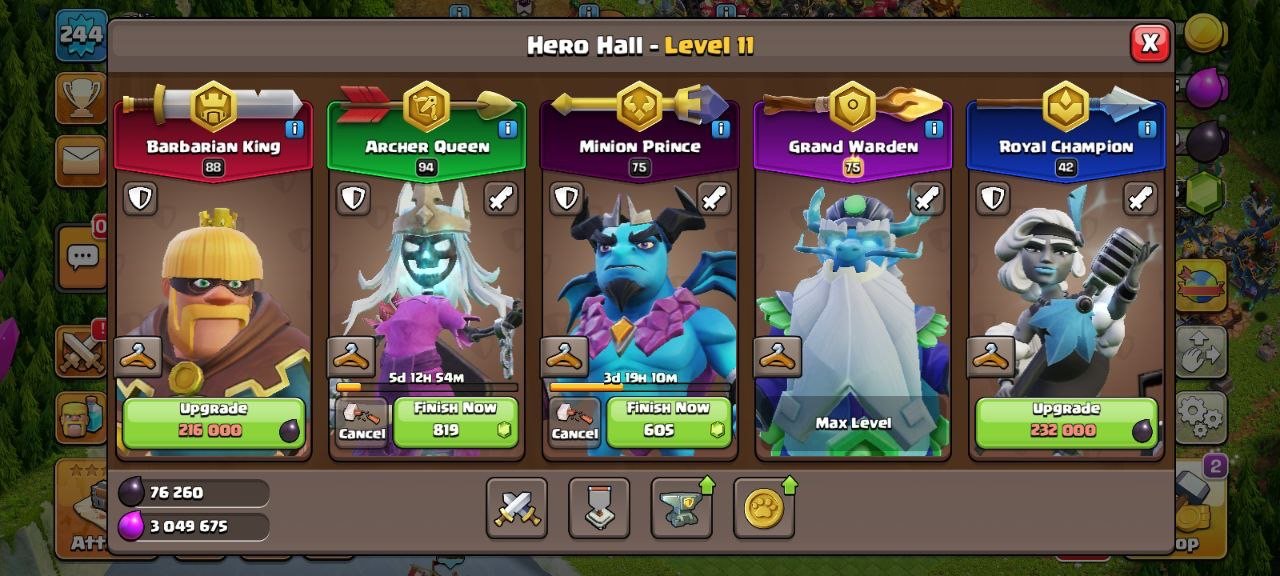
Task: Show Barbarian King info
Action: coord(294,129)
